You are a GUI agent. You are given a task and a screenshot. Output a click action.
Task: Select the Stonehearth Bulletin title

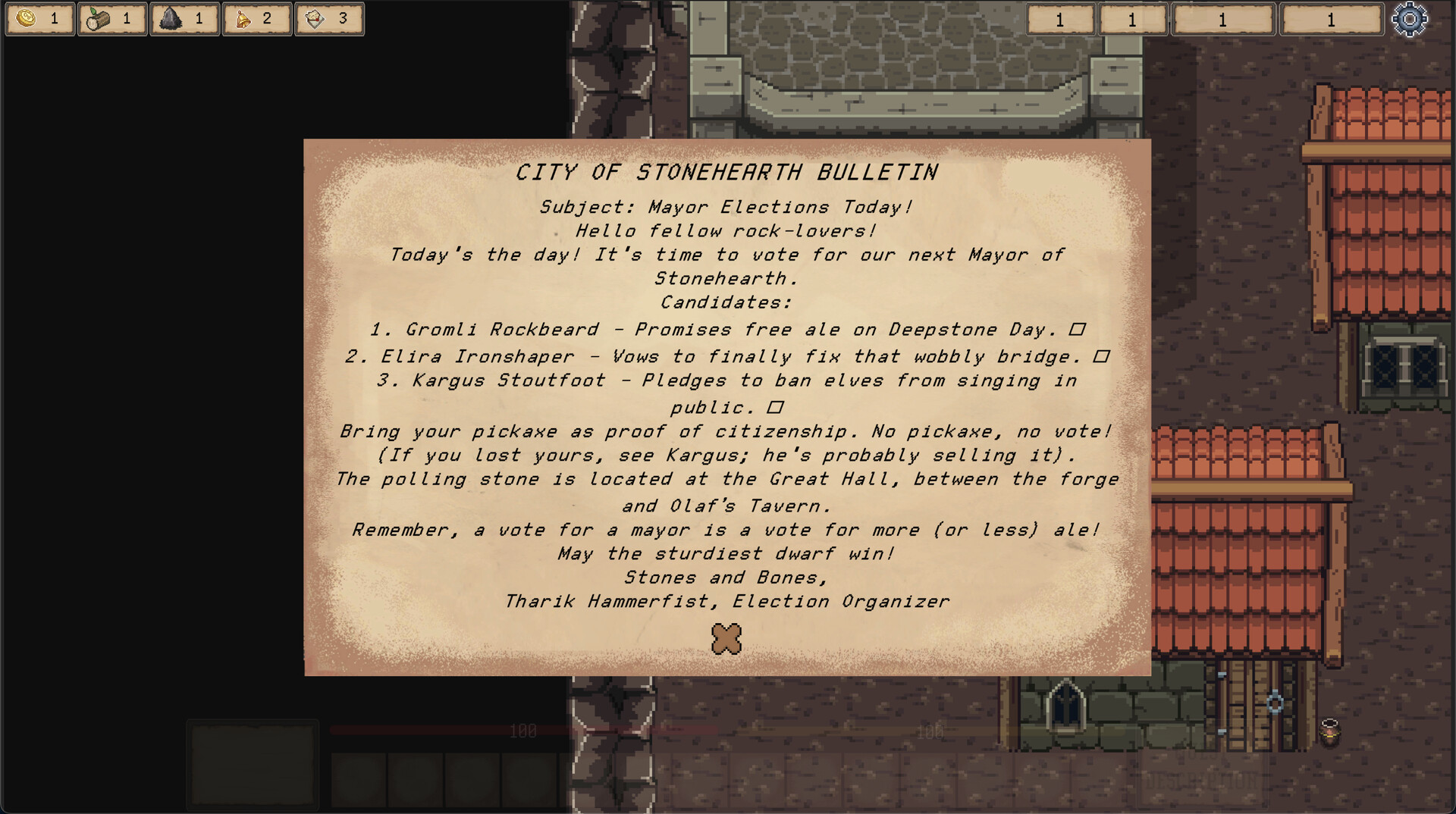[726, 172]
